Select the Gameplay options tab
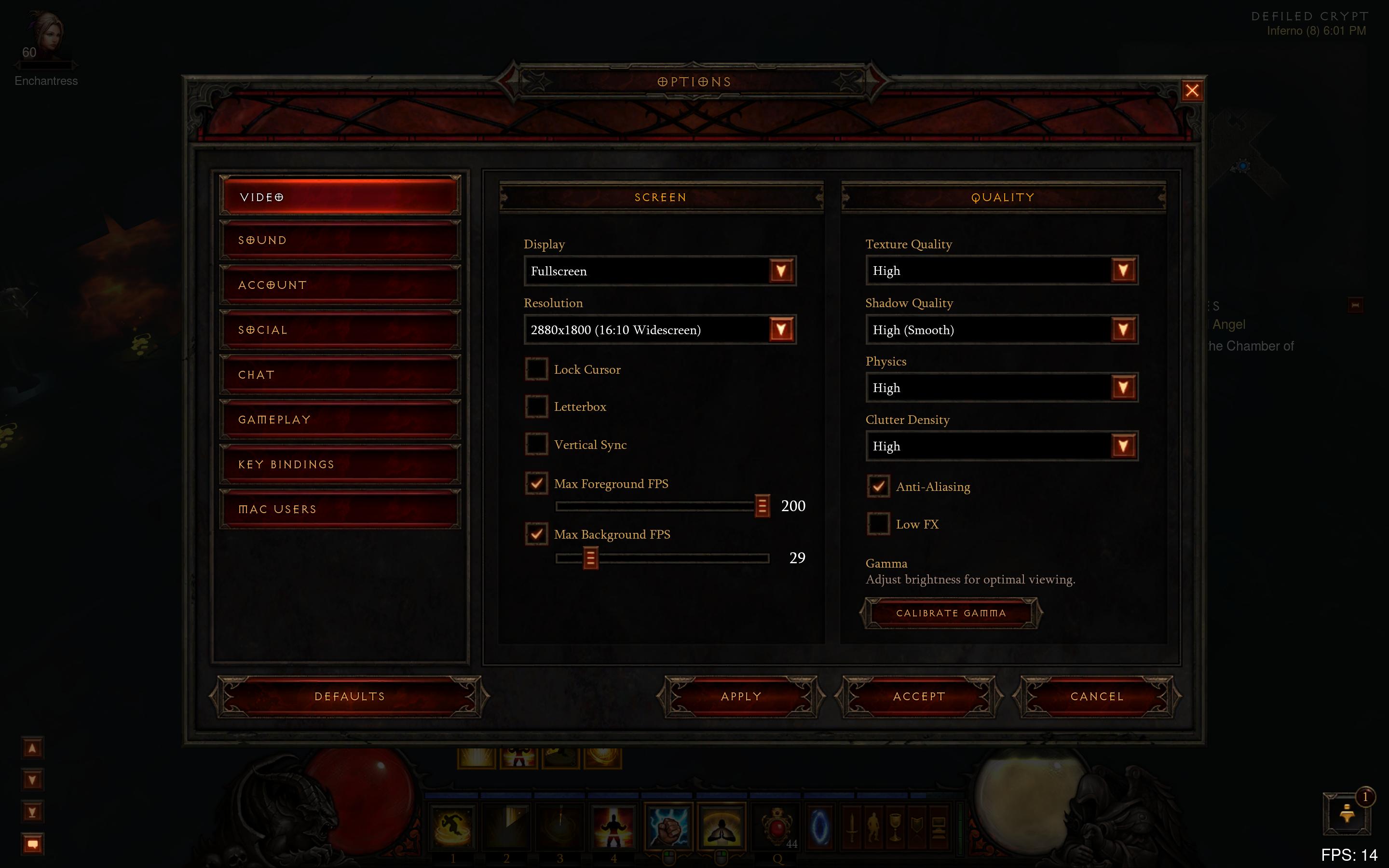The width and height of the screenshot is (1389, 868). (x=340, y=420)
